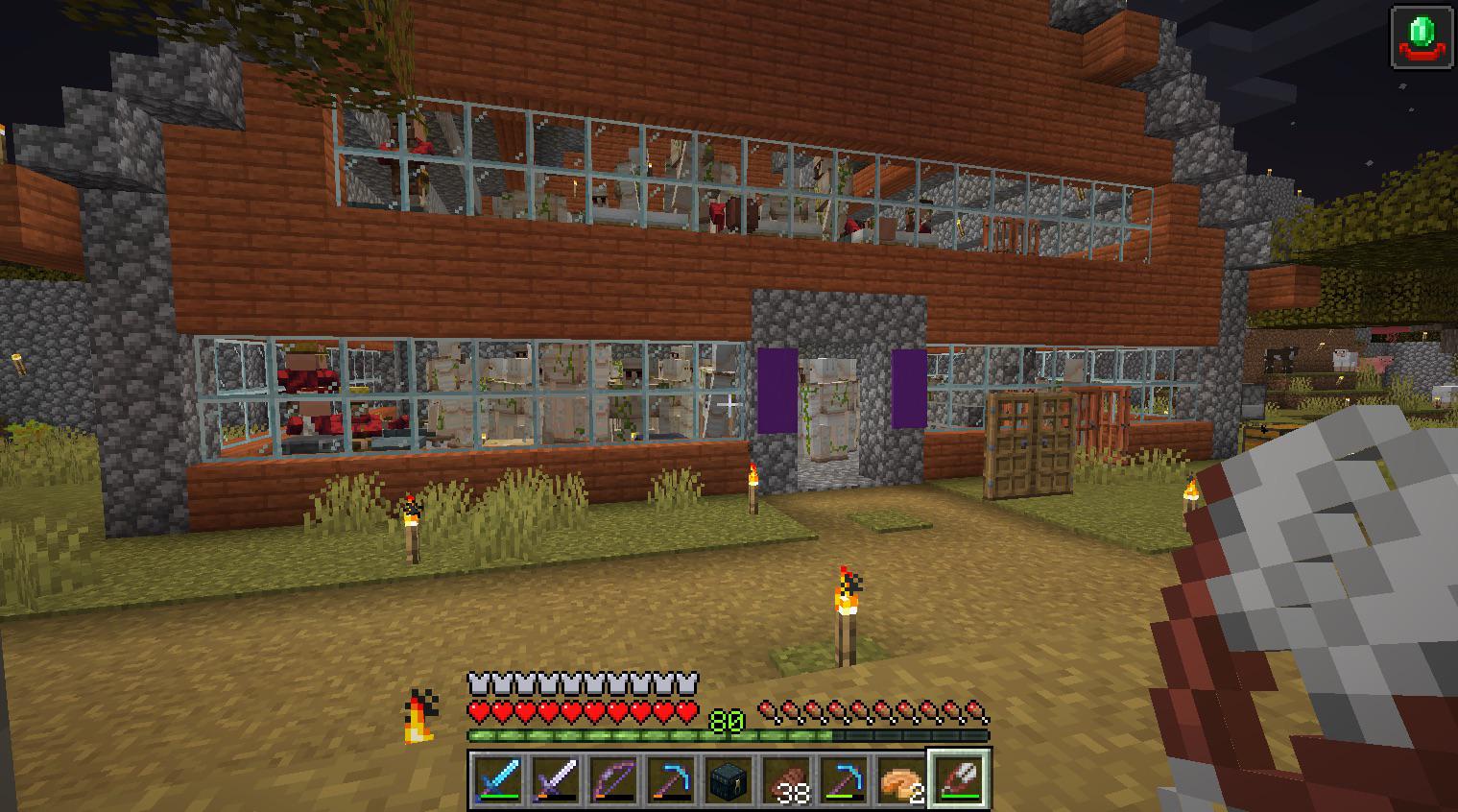
Task: Select the spare pickaxe in slot seven
Action: tap(844, 782)
